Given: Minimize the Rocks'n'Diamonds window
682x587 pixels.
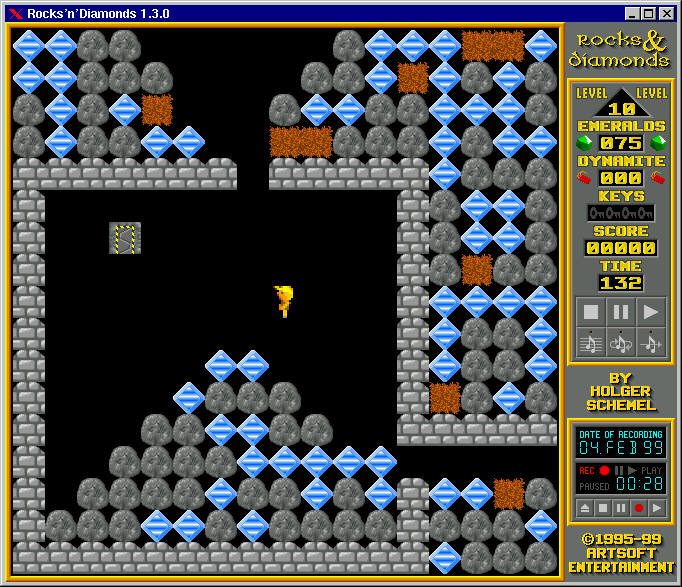Looking at the screenshot, I should point(632,13).
